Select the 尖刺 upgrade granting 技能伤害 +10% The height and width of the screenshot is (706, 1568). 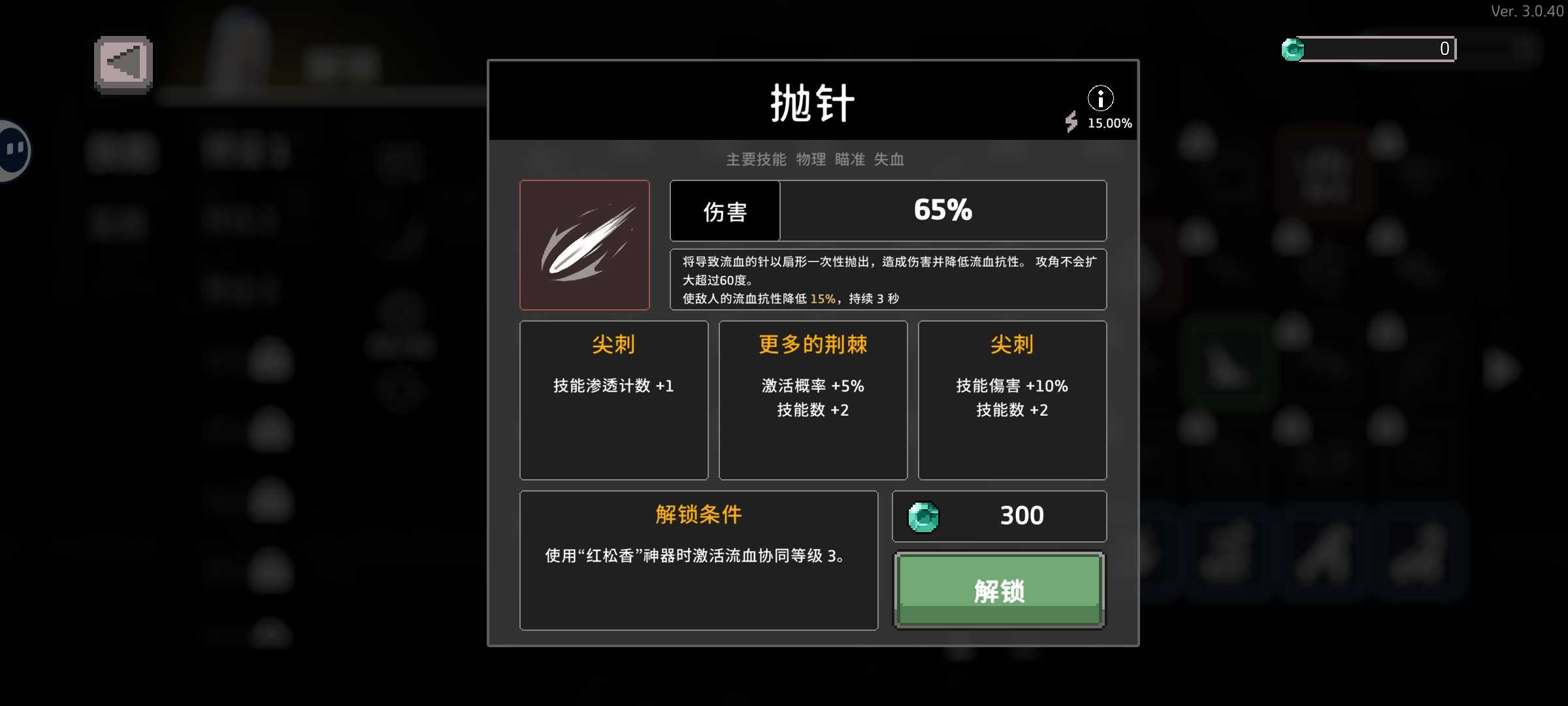click(x=1012, y=400)
